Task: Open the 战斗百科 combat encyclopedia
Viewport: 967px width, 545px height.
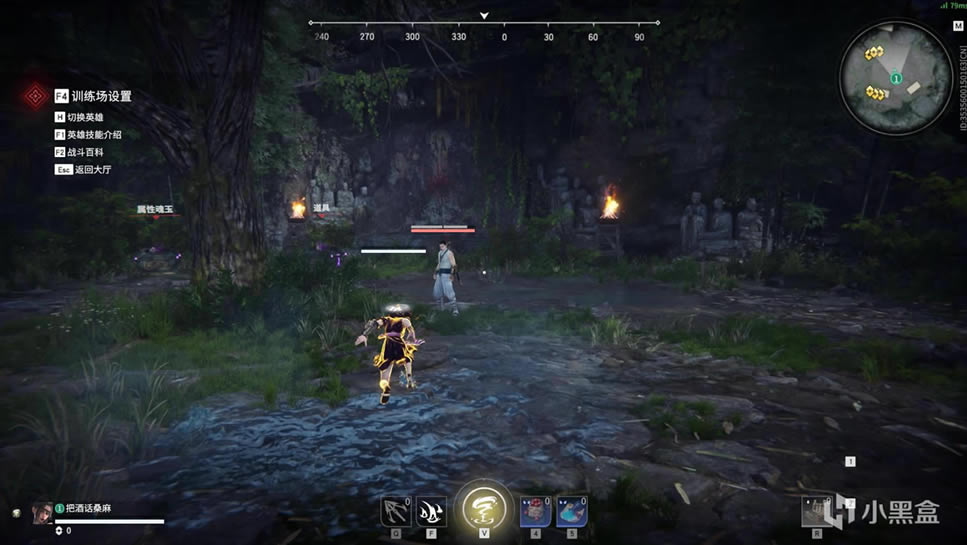Action: click(x=85, y=152)
